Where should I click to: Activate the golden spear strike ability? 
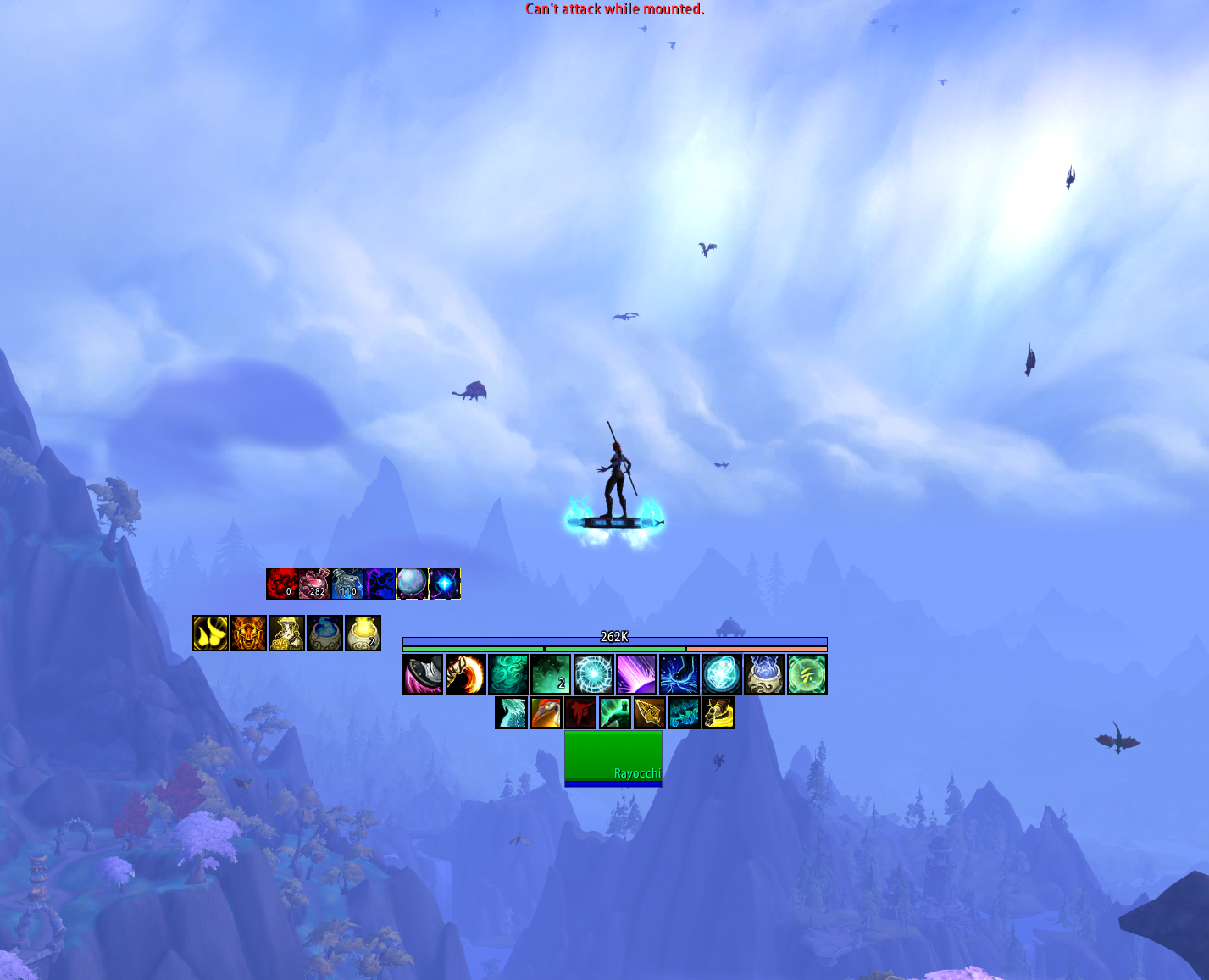[x=650, y=713]
